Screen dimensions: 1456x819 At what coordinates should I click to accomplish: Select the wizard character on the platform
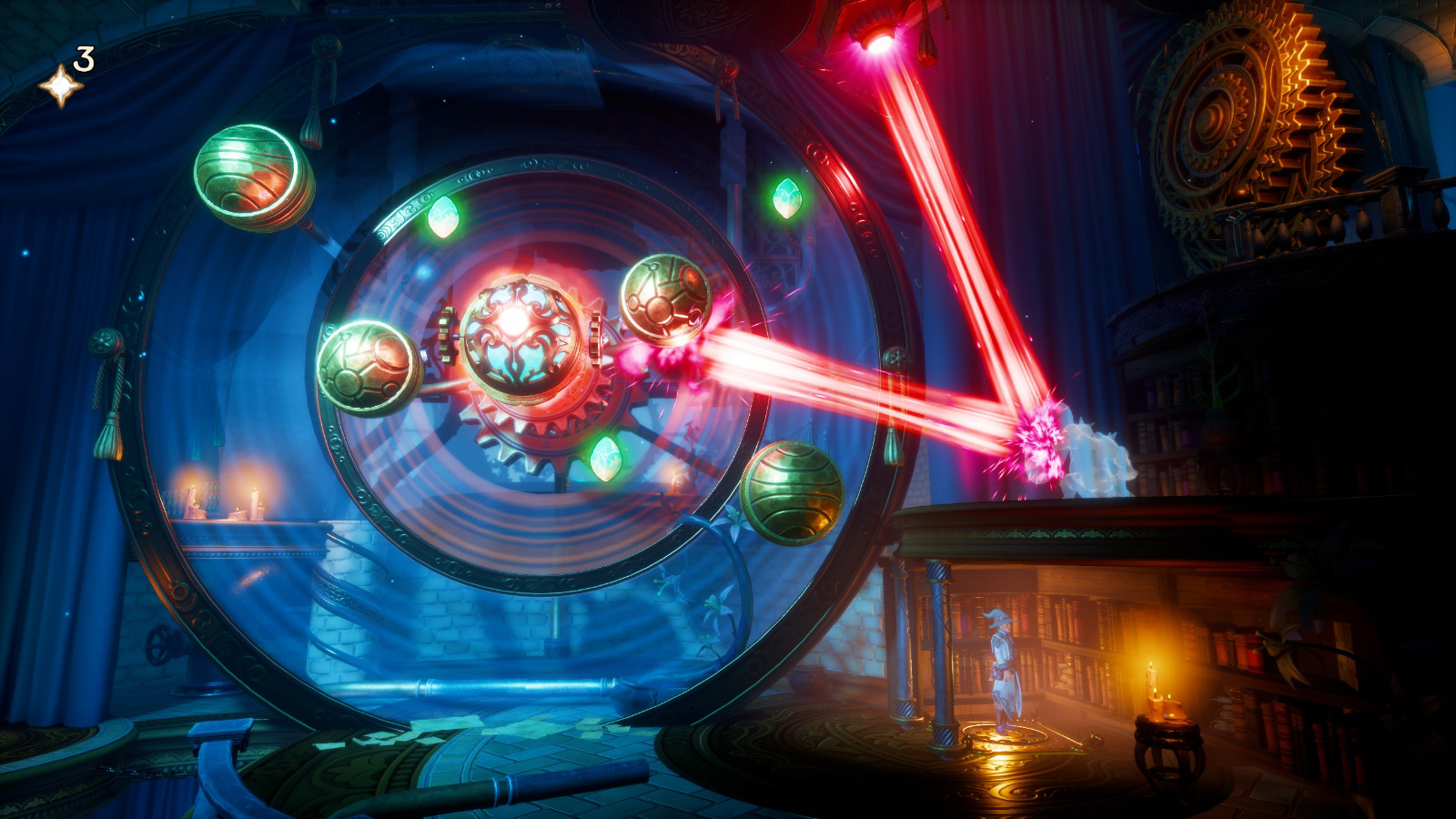pos(1002,664)
